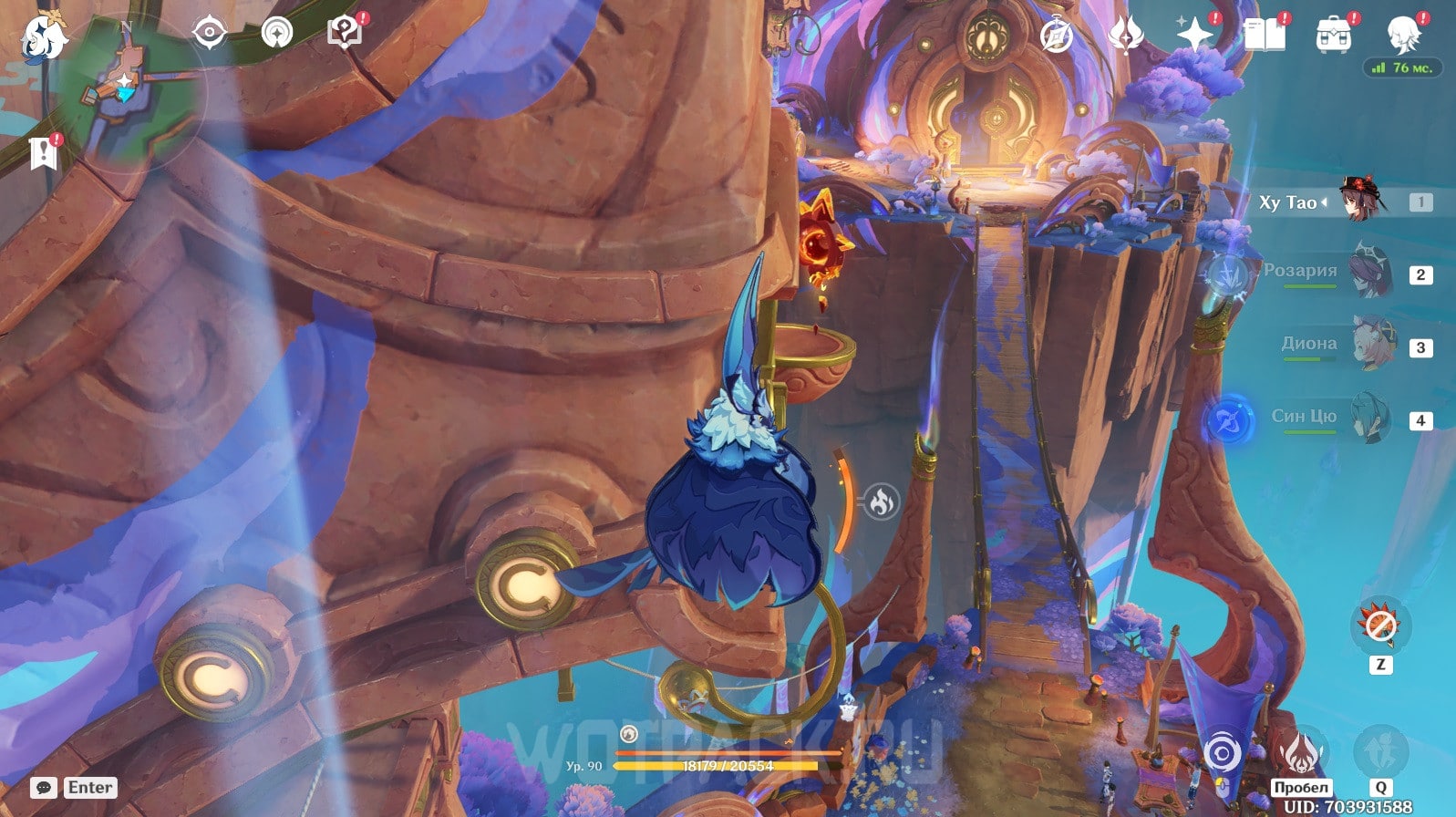Open the quest log banner icon
Screen dimensions: 1456x817
(x=43, y=152)
